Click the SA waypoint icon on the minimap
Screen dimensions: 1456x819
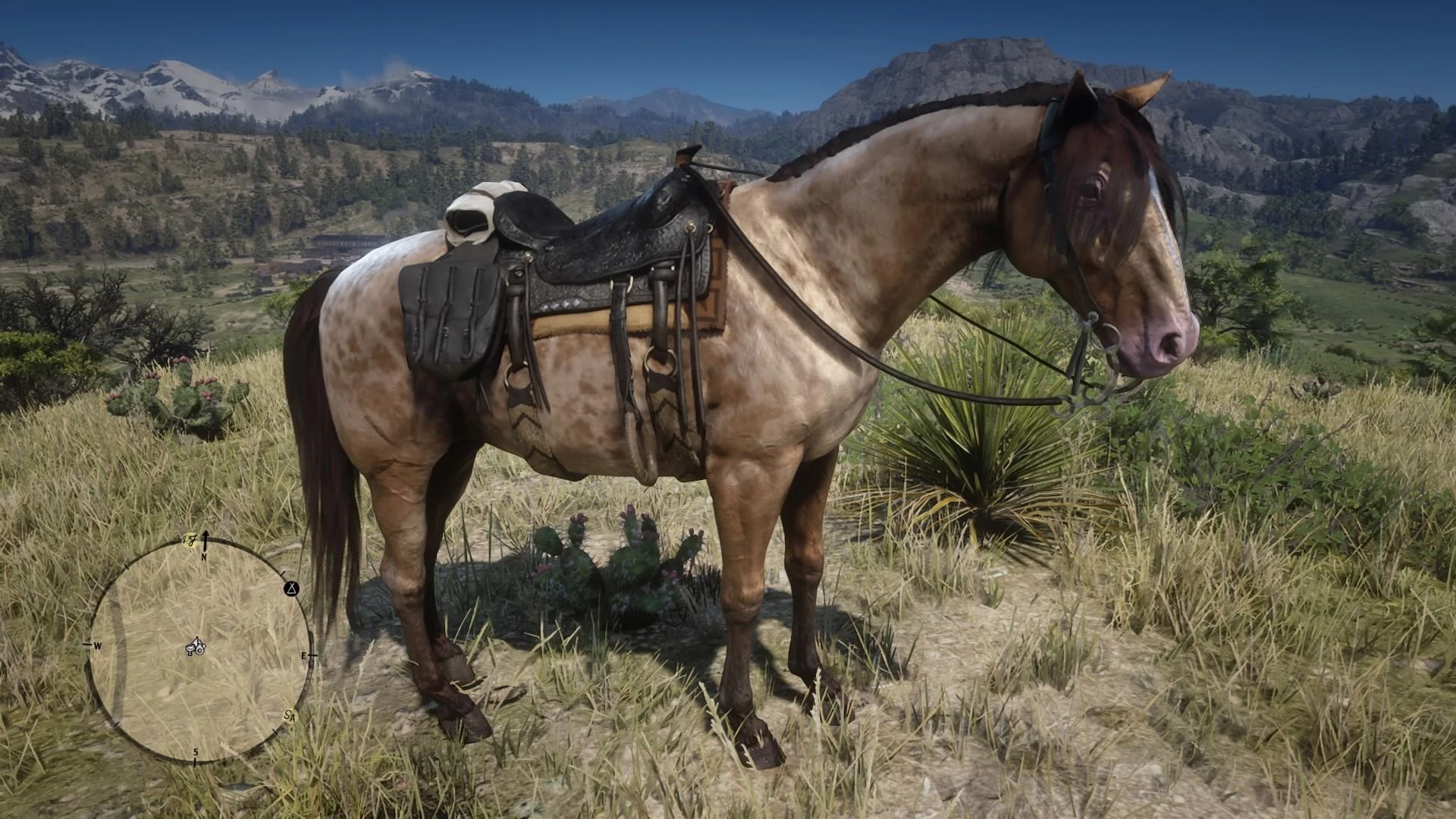[x=290, y=717]
